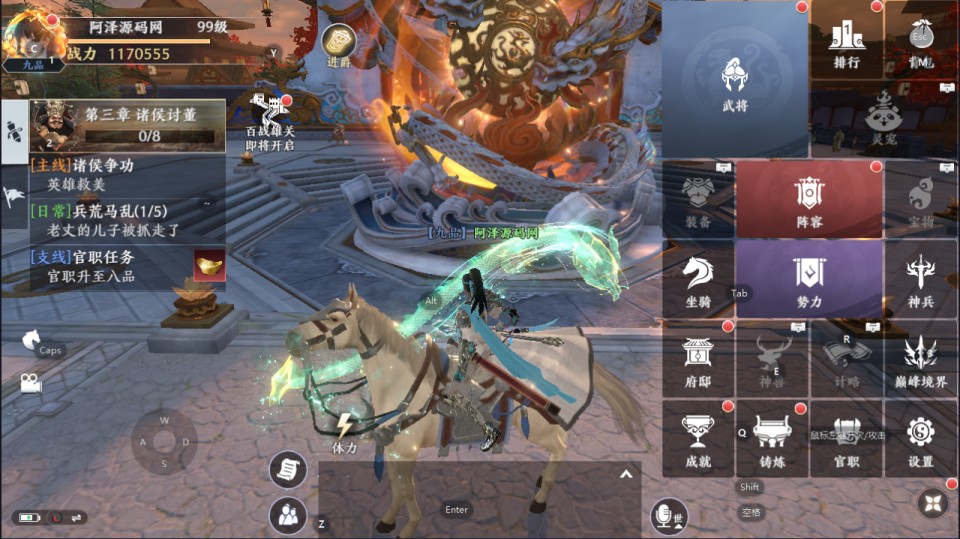Expand the chat box with the arrow
Image resolution: width=960 pixels, height=539 pixels.
tap(626, 474)
